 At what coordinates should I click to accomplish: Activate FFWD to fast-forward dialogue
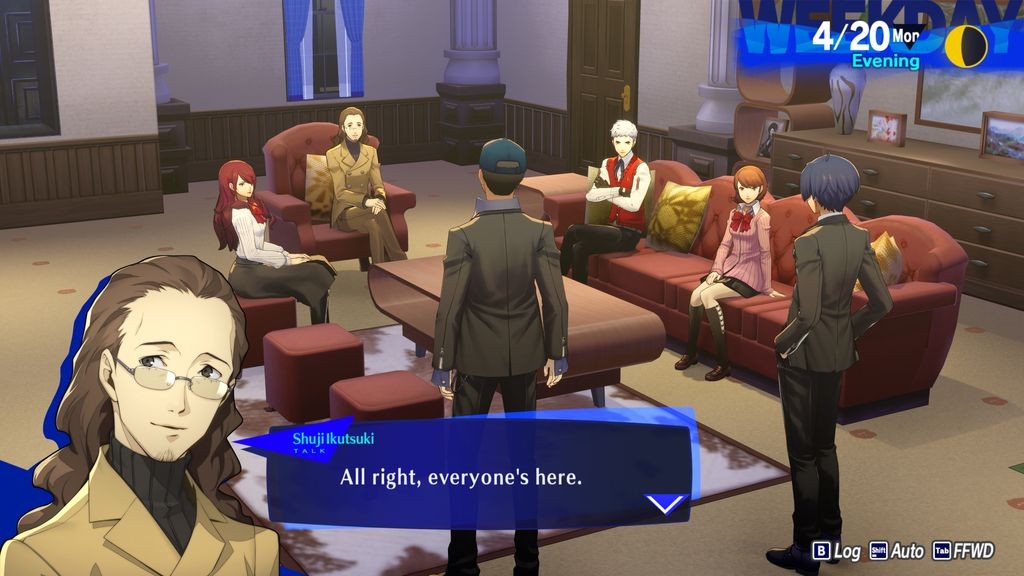coord(963,551)
